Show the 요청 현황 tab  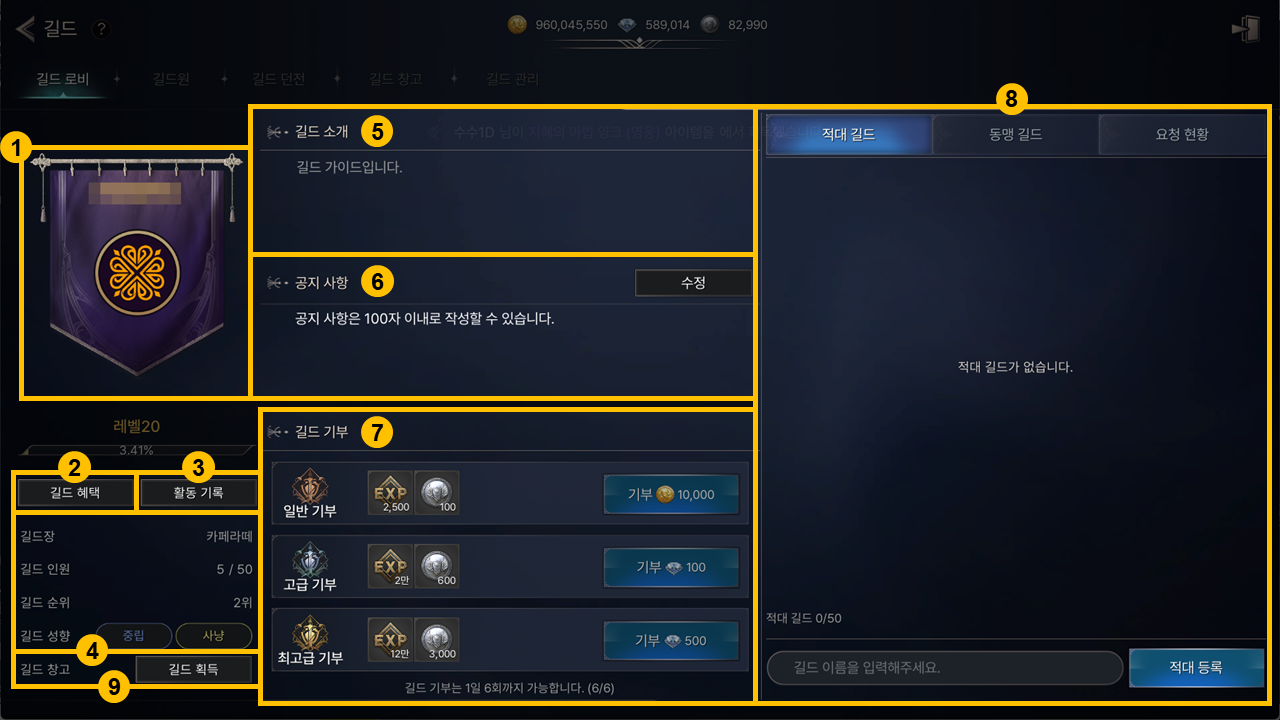pyautogui.click(x=1181, y=134)
